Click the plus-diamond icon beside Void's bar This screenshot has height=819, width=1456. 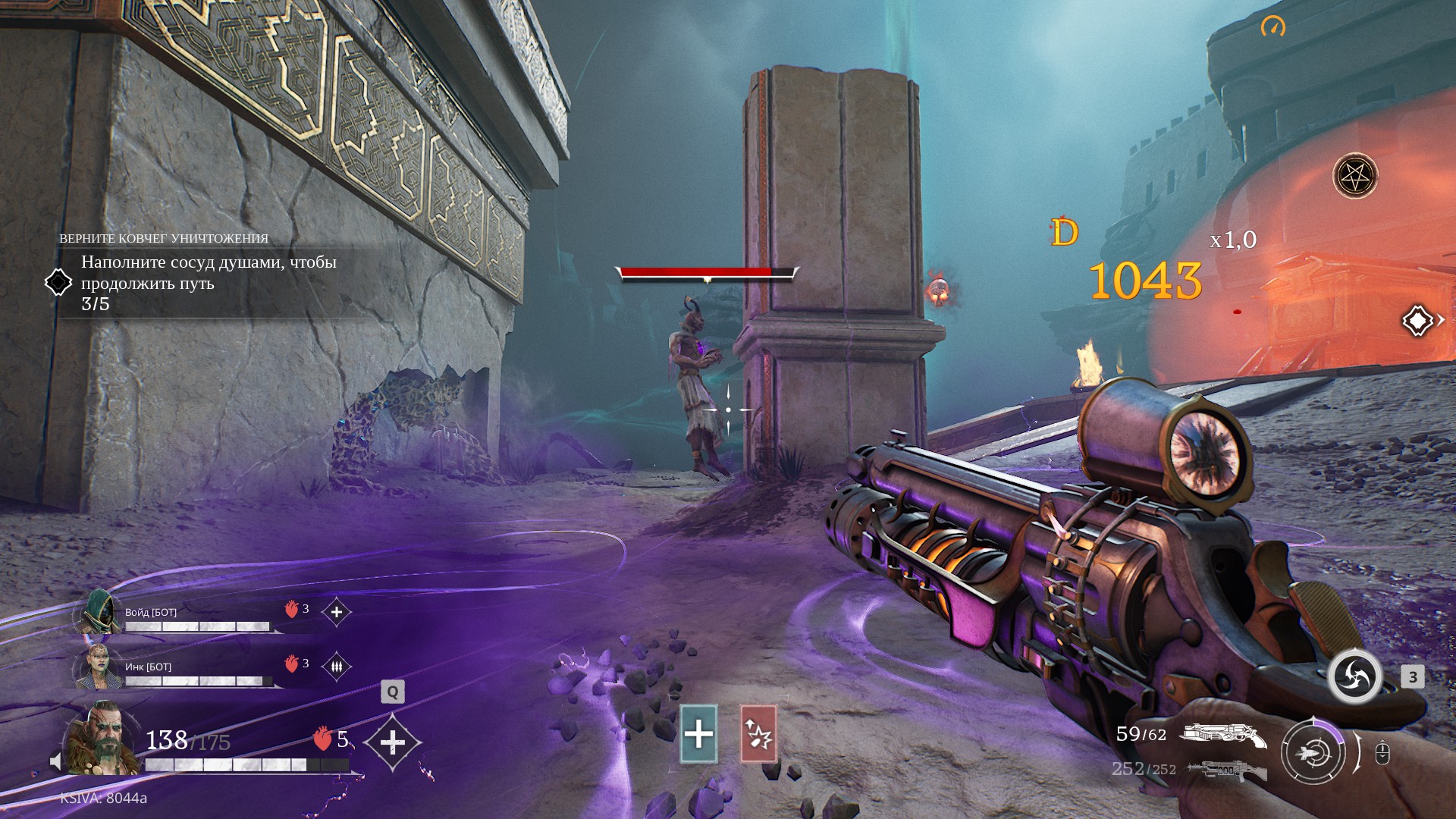click(x=337, y=612)
